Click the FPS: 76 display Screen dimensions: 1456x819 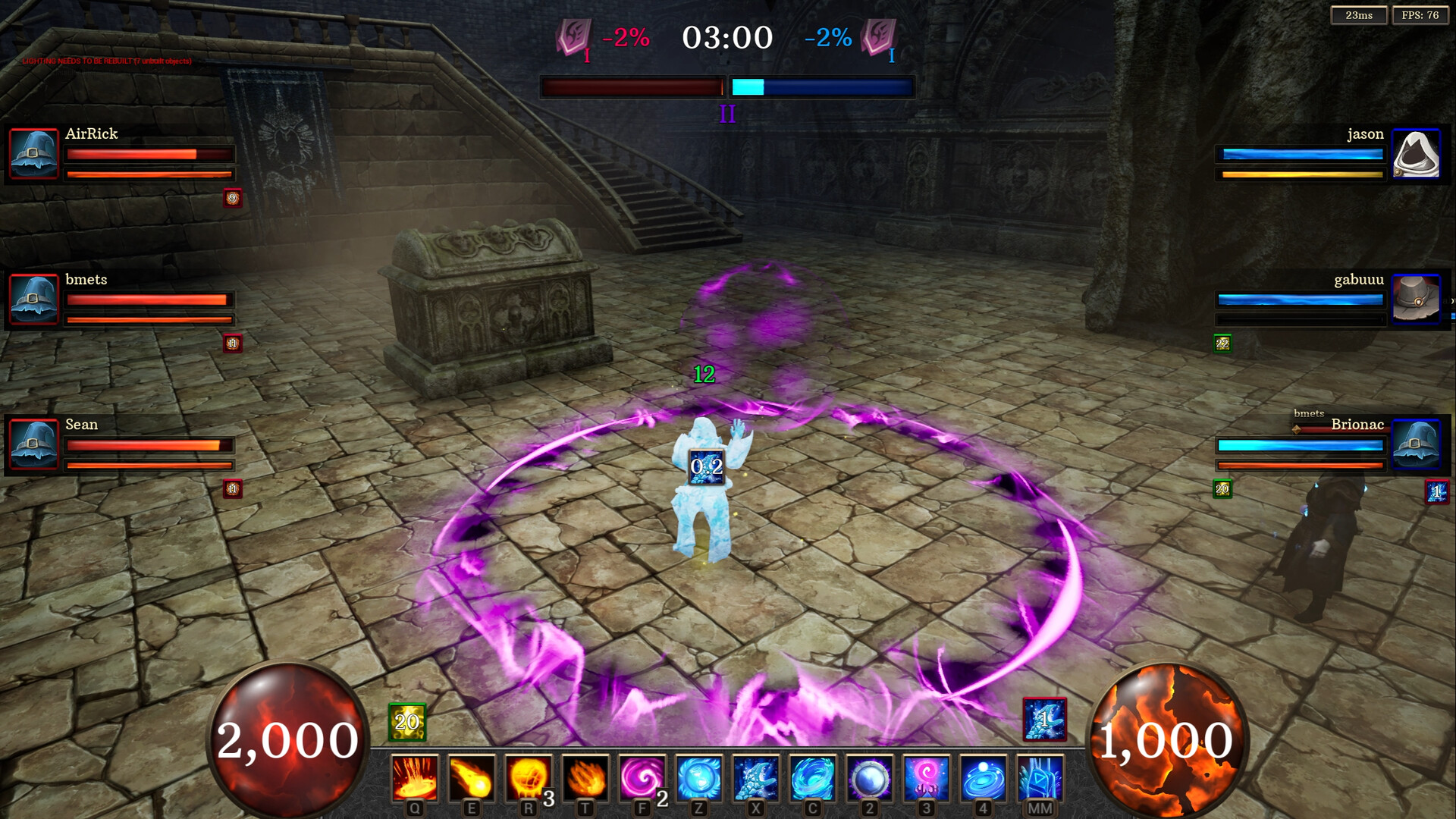[x=1420, y=14]
